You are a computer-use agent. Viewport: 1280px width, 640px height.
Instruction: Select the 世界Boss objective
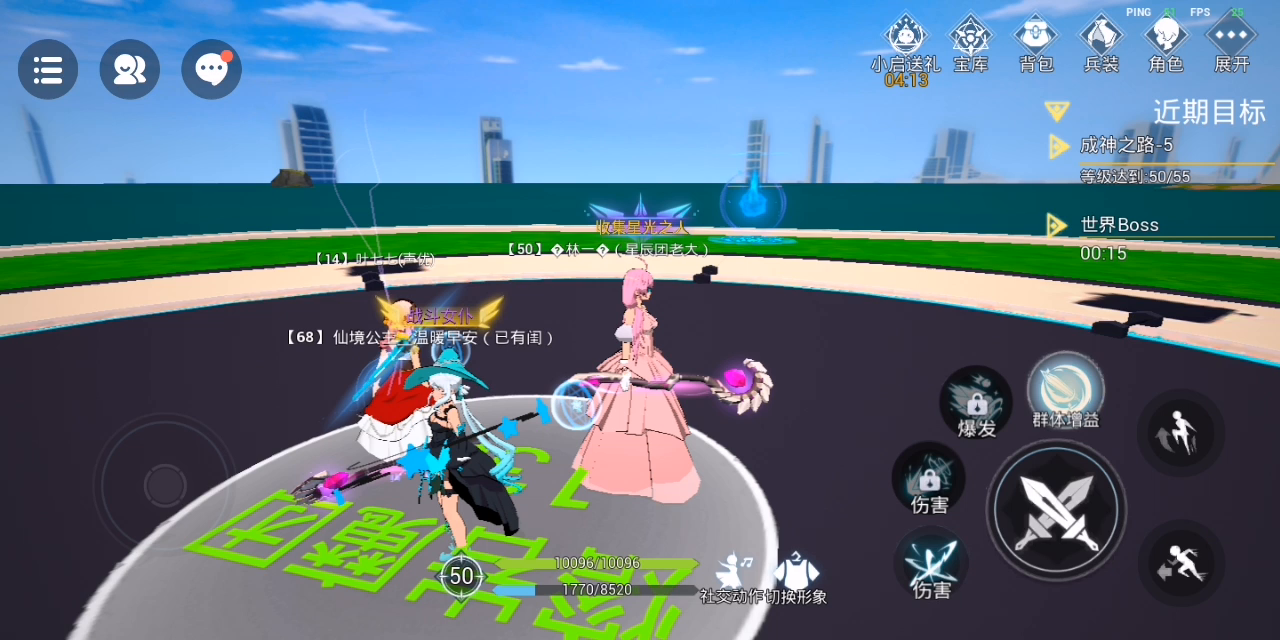1119,225
